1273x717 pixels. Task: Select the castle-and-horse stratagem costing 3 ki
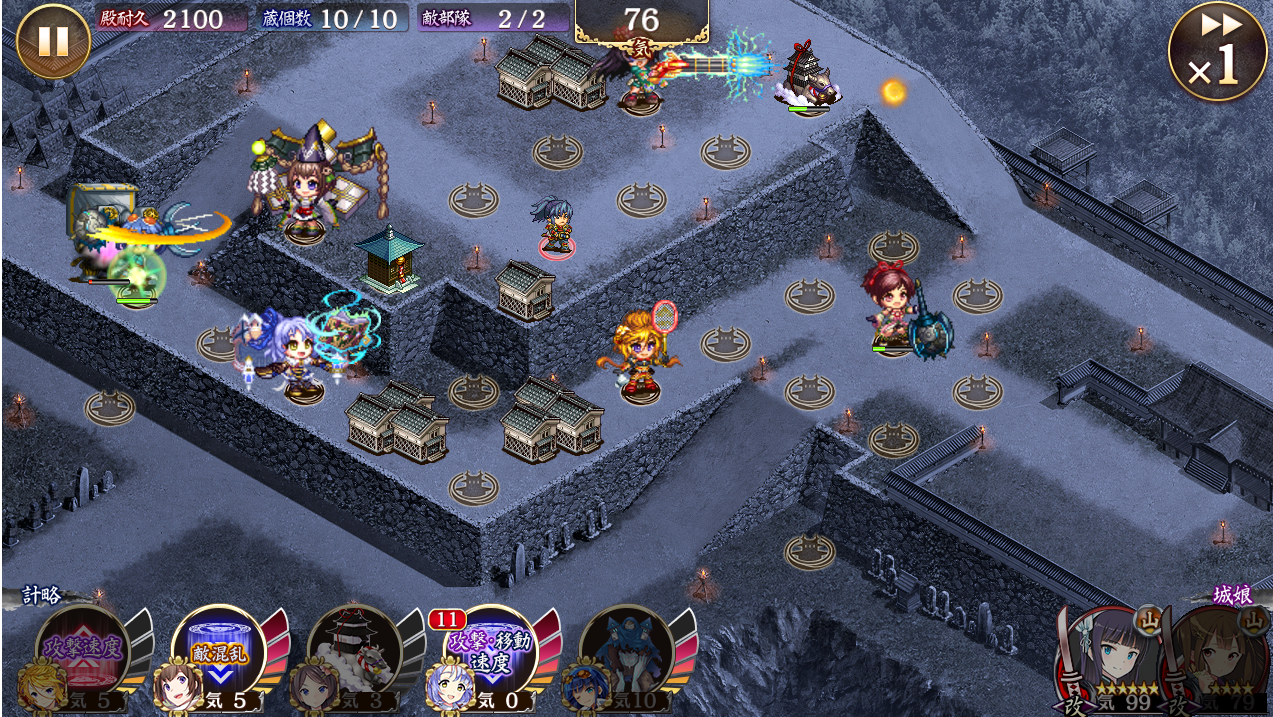click(354, 650)
